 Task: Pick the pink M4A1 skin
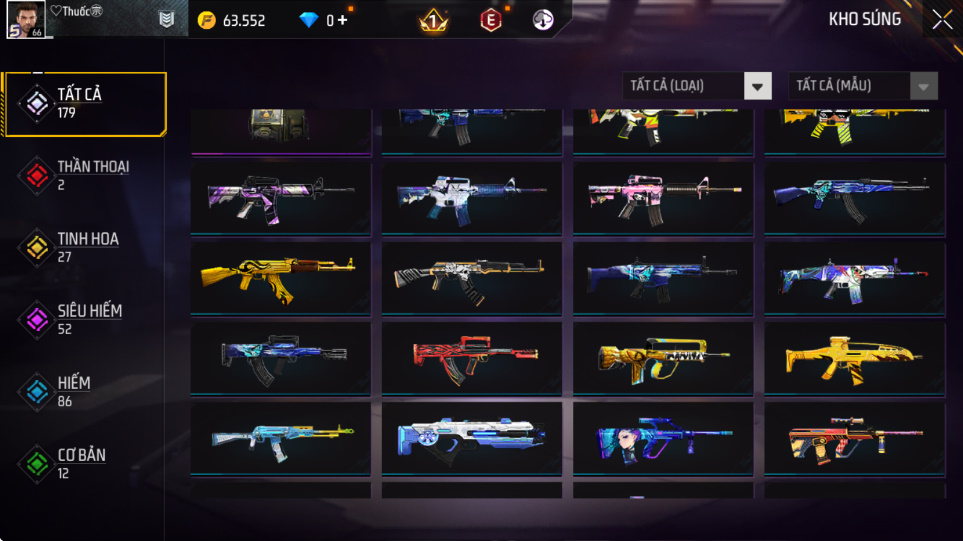click(x=662, y=194)
